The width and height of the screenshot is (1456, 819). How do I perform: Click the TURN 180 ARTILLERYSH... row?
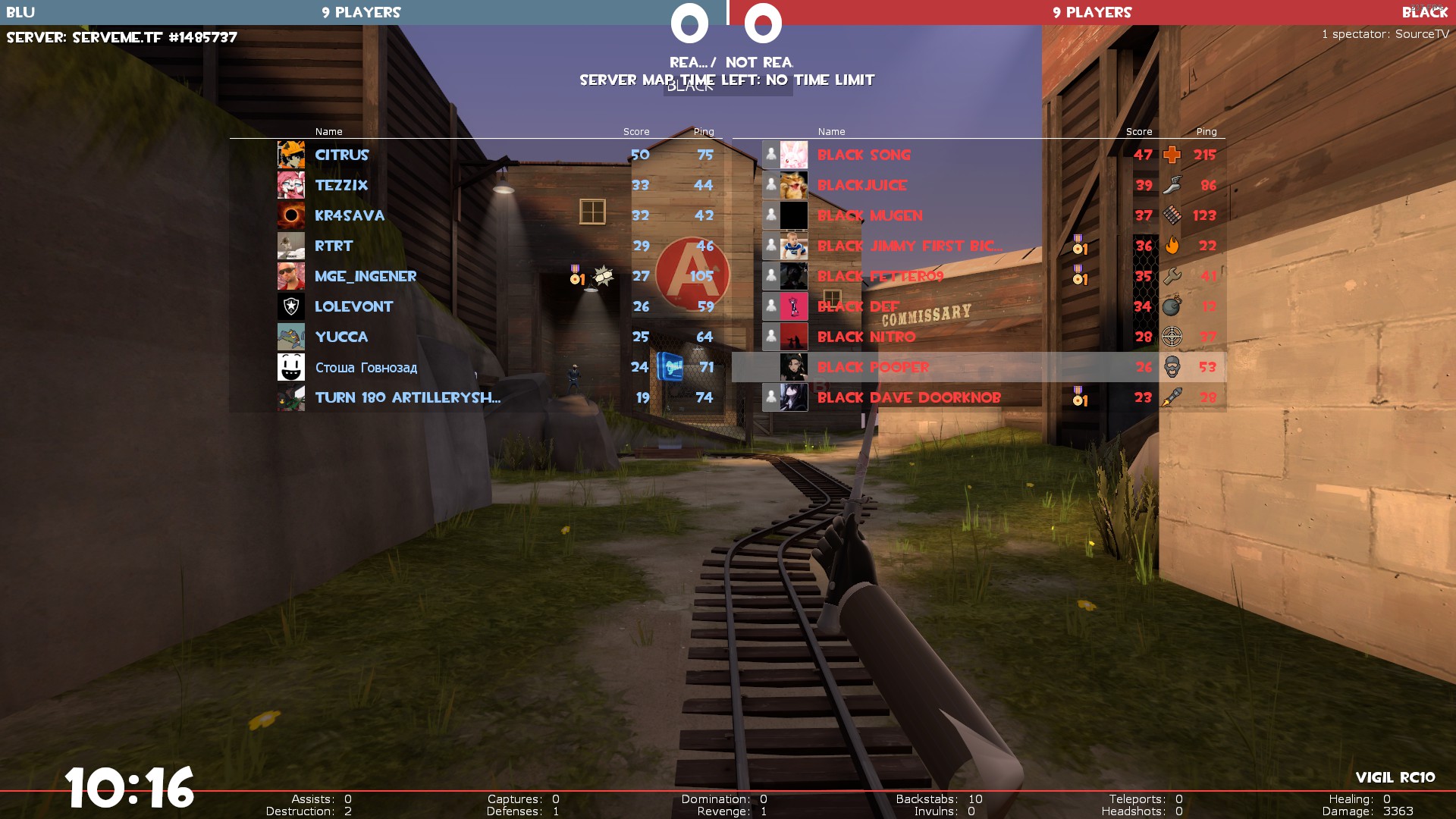tap(407, 397)
